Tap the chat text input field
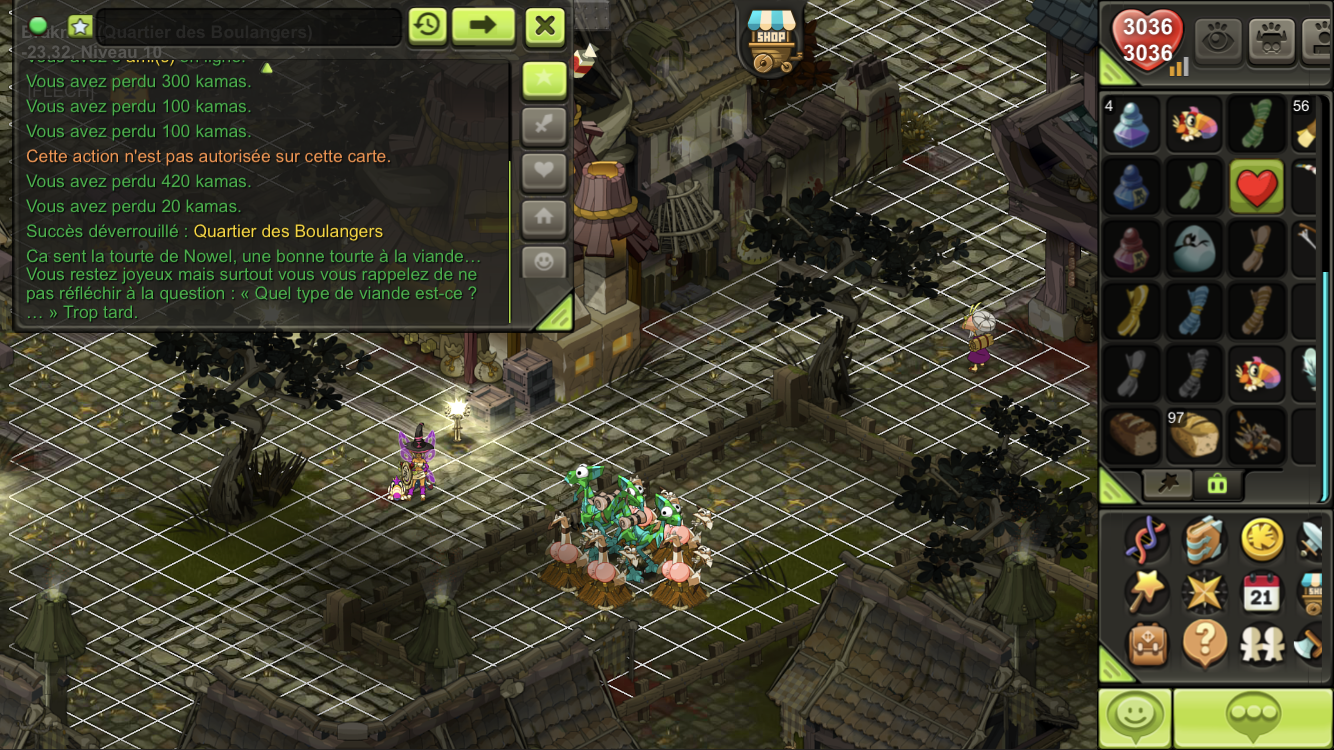Screen dimensions: 1334x750 [x=248, y=28]
